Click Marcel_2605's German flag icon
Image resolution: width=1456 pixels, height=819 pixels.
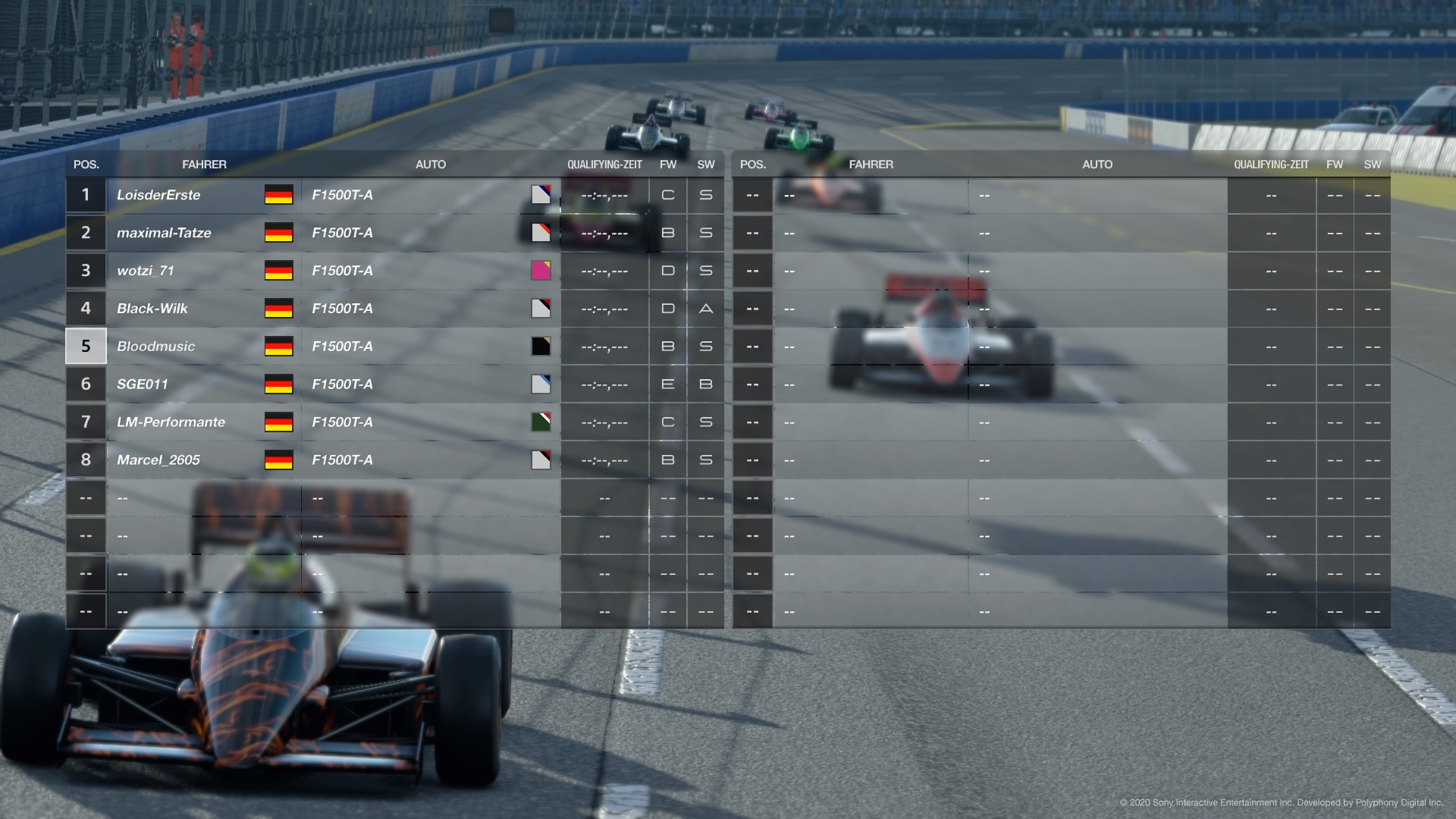click(278, 460)
